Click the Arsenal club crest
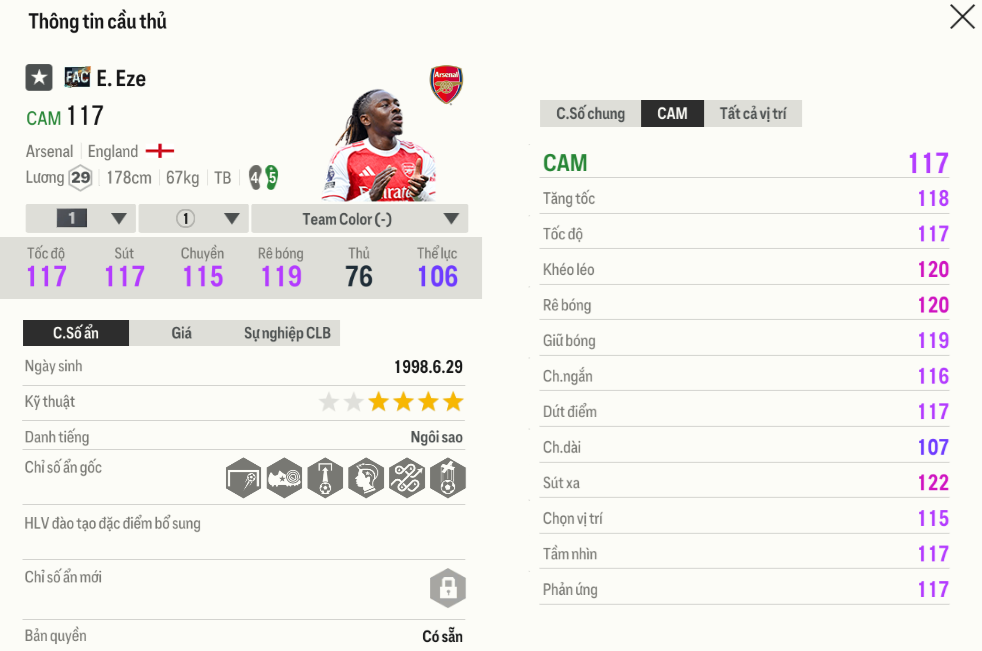The image size is (982, 651). [x=446, y=85]
